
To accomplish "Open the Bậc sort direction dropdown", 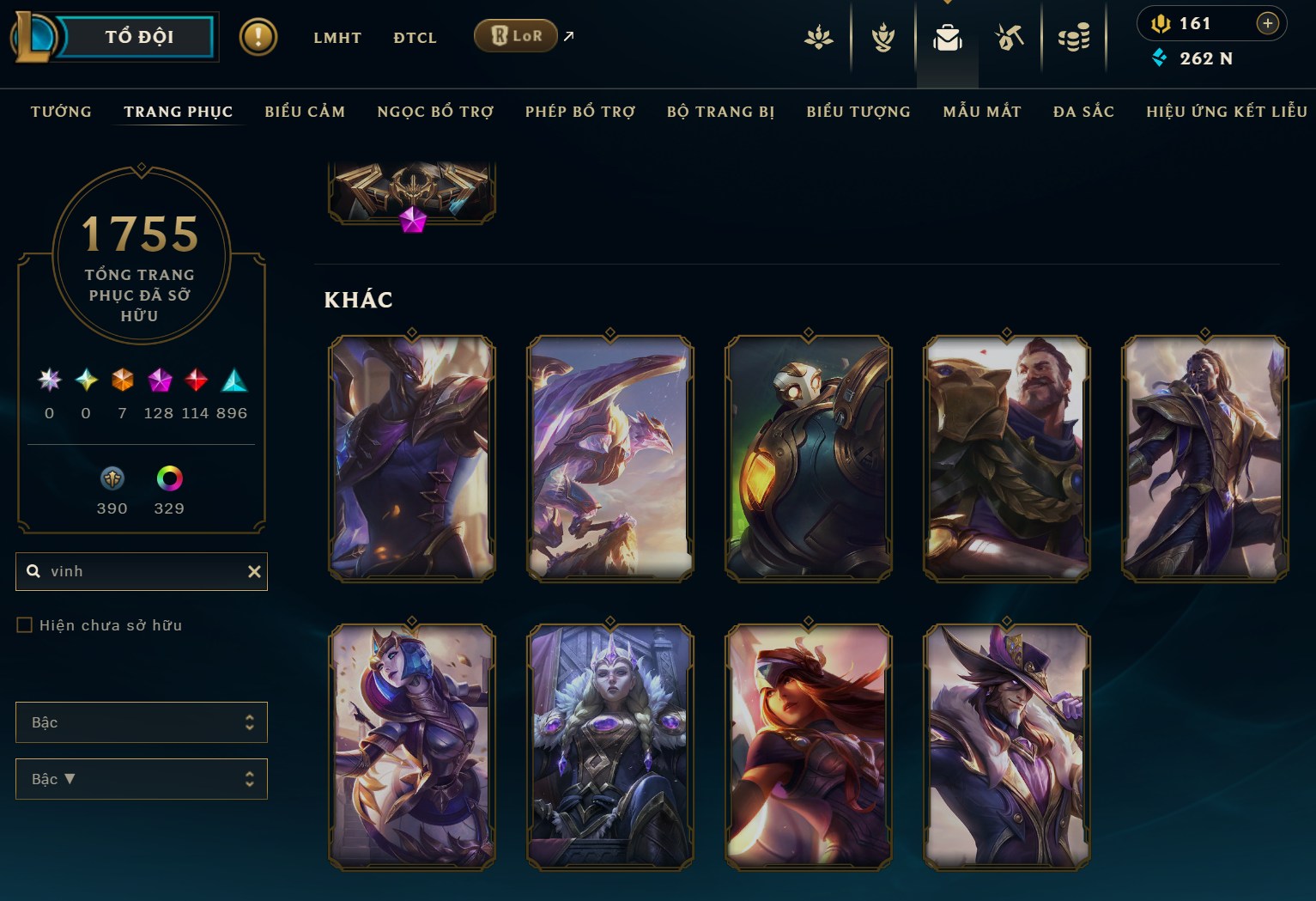I will (x=141, y=779).
